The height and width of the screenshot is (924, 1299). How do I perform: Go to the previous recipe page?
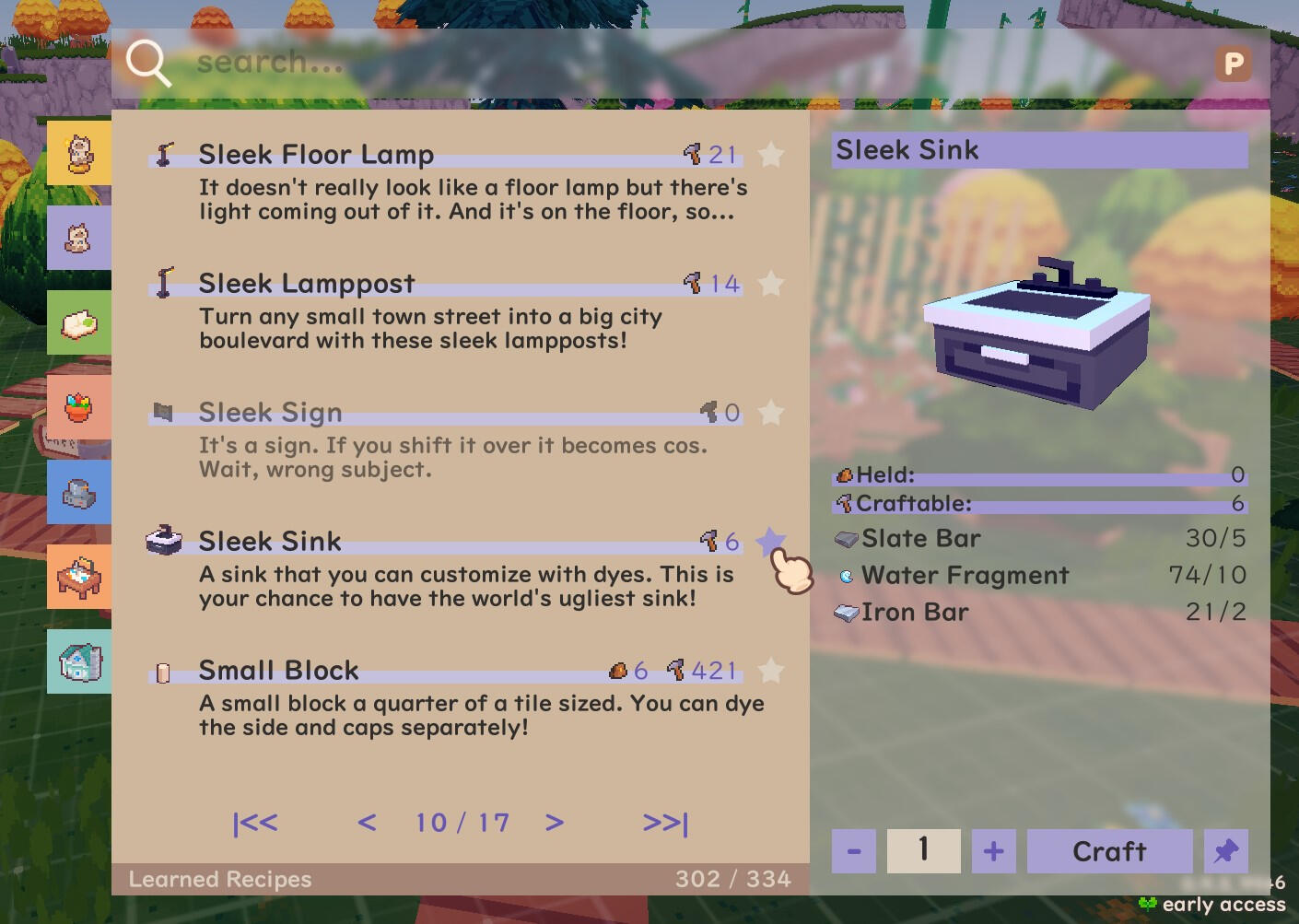pyautogui.click(x=367, y=823)
